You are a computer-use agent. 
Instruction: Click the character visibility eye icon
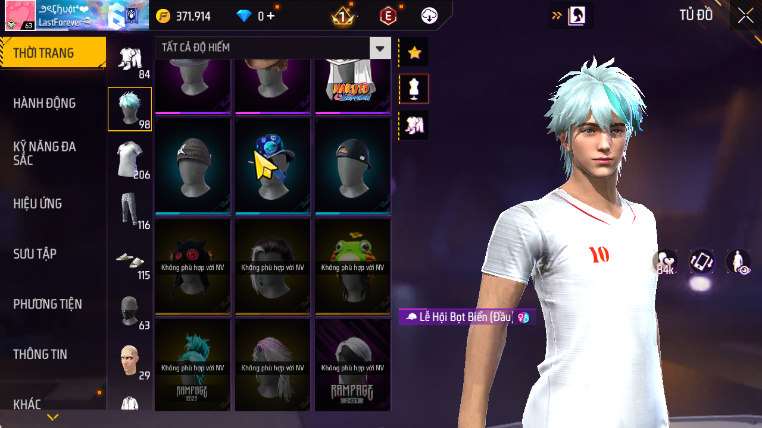click(x=738, y=262)
